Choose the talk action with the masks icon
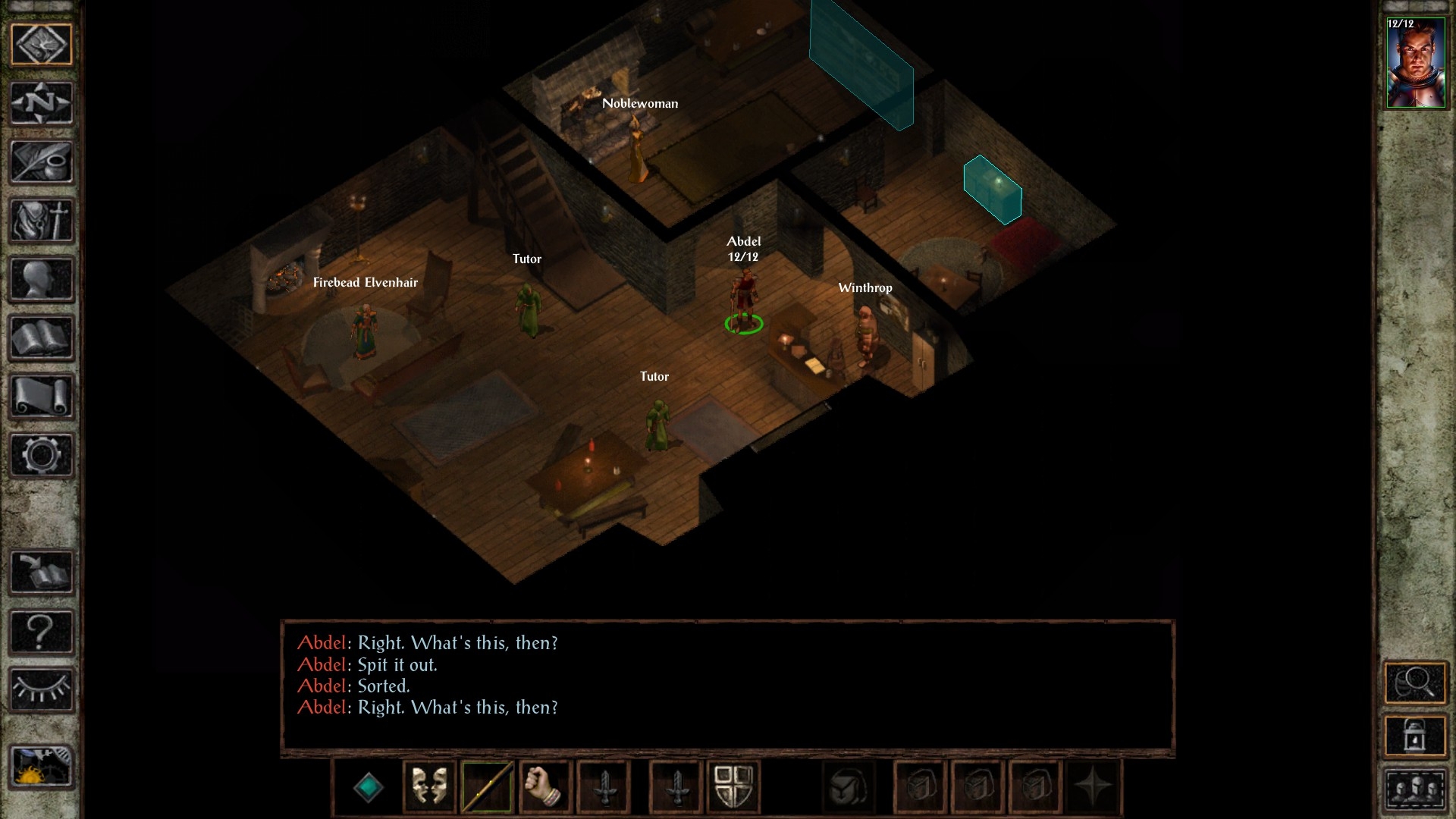This screenshot has width=1456, height=819. coord(429,787)
